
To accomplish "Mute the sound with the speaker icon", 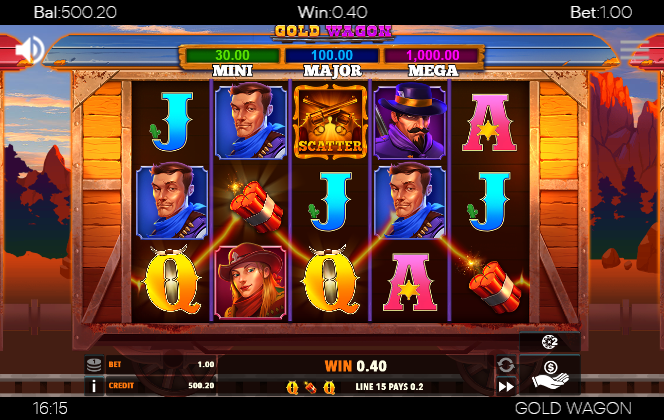I will 29,48.
